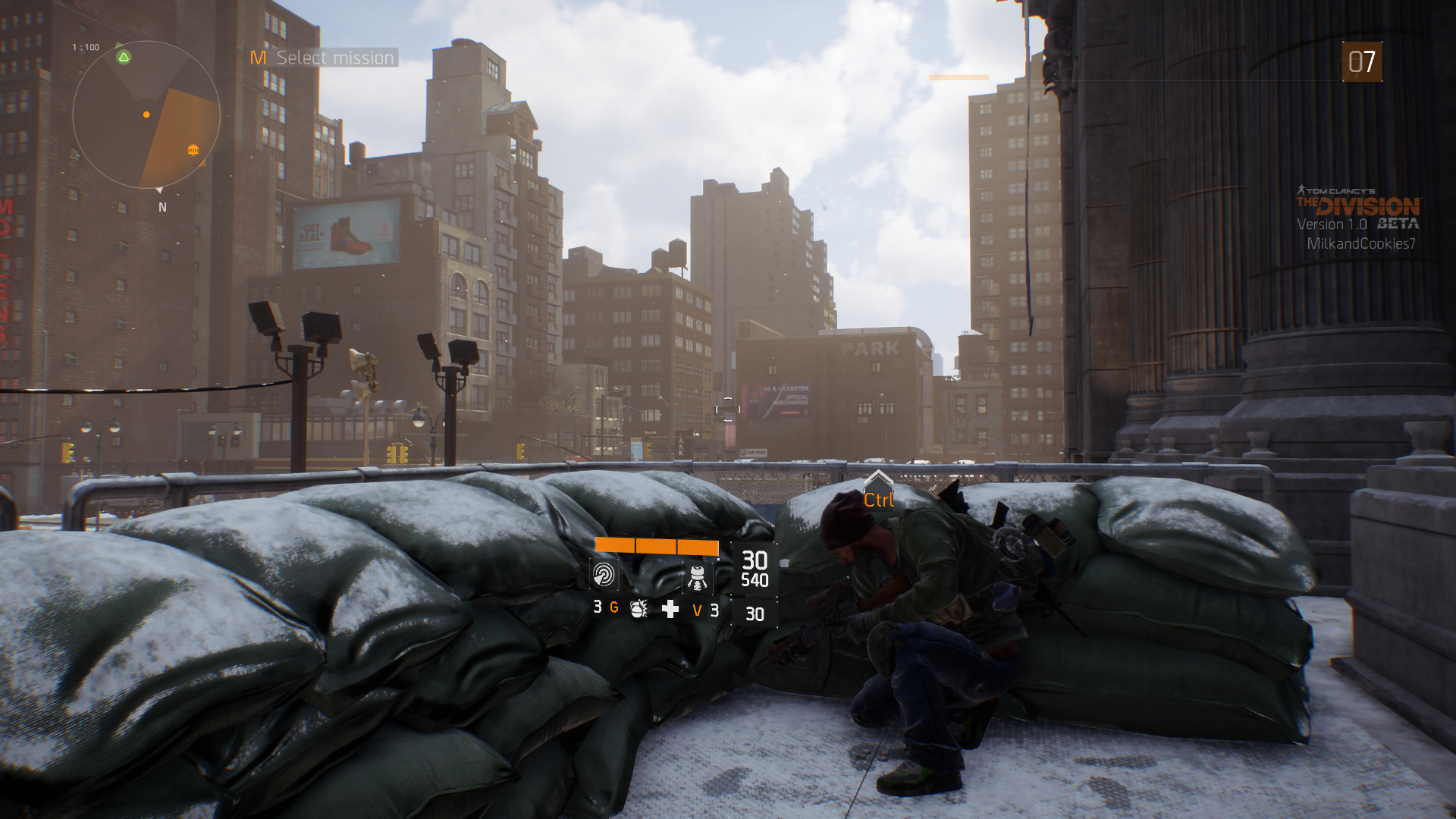Use the medkit cross icon
Screen dimensions: 1456x819
coord(670,609)
